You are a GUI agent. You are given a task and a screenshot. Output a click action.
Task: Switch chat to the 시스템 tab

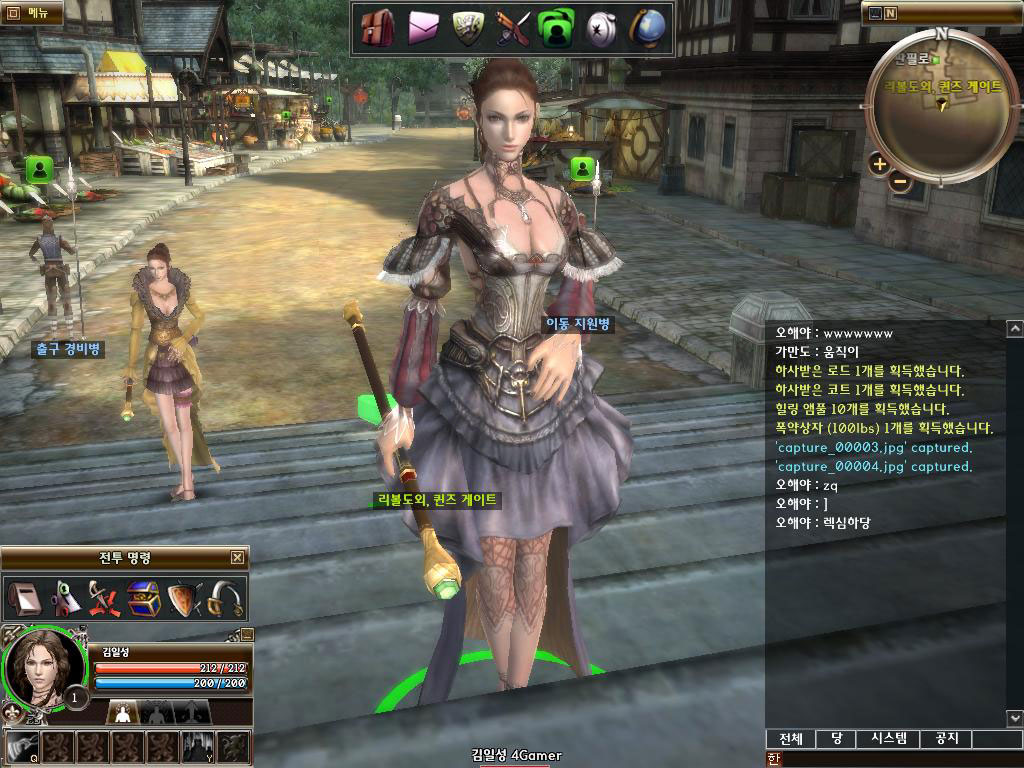pyautogui.click(x=889, y=739)
